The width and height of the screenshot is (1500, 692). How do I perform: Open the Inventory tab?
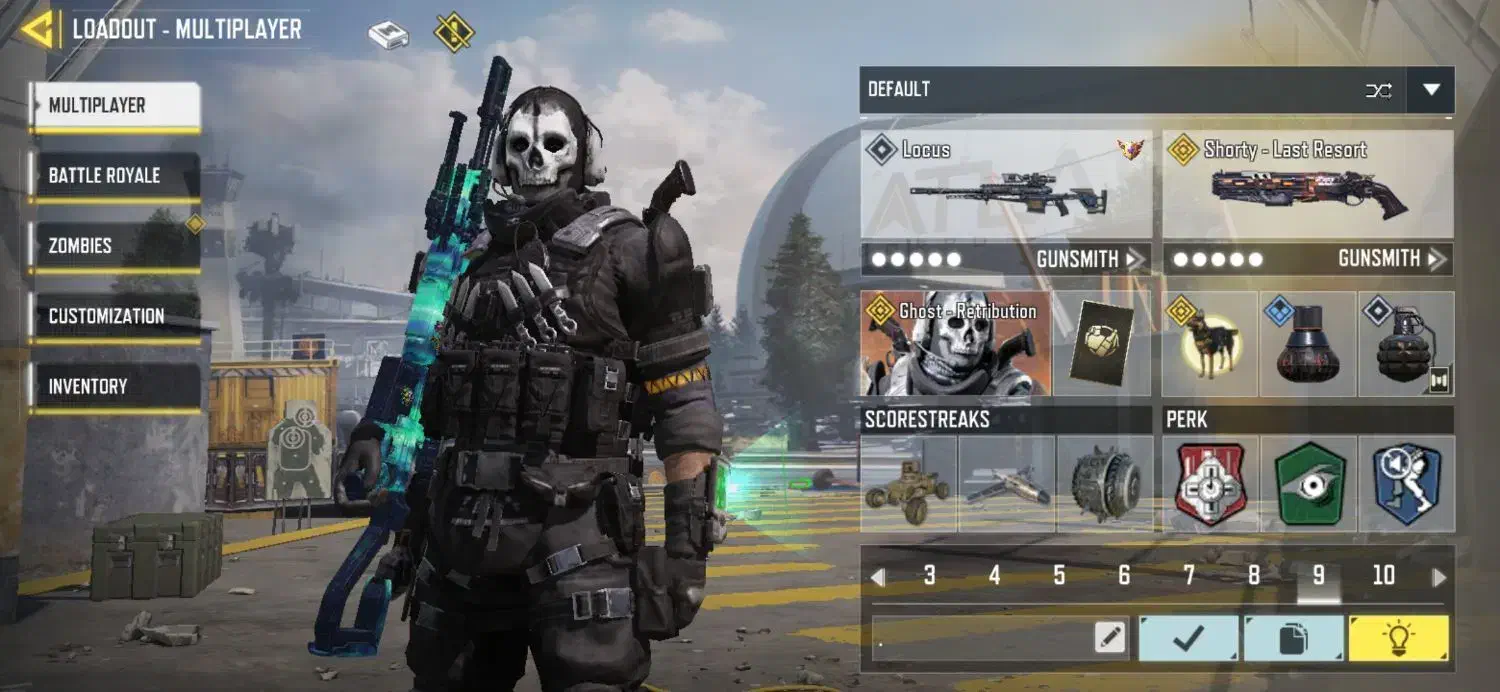114,386
